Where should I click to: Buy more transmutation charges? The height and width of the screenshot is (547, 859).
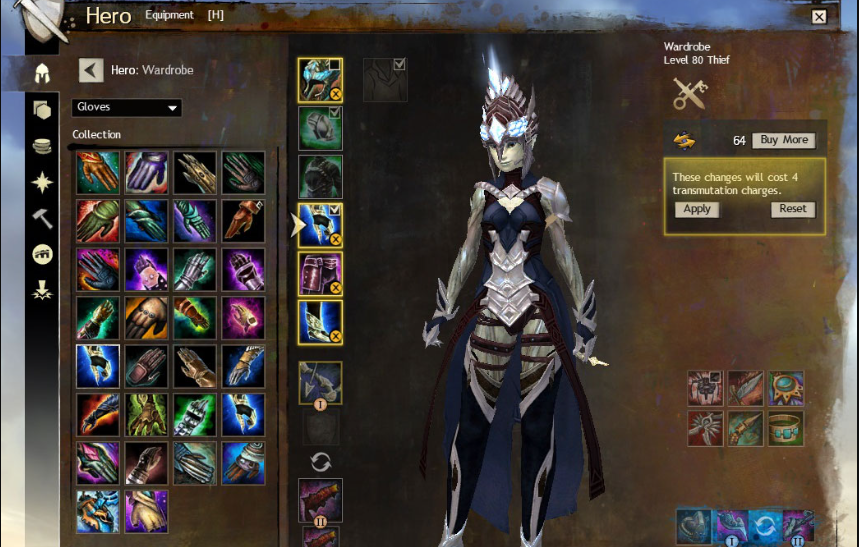coord(782,140)
